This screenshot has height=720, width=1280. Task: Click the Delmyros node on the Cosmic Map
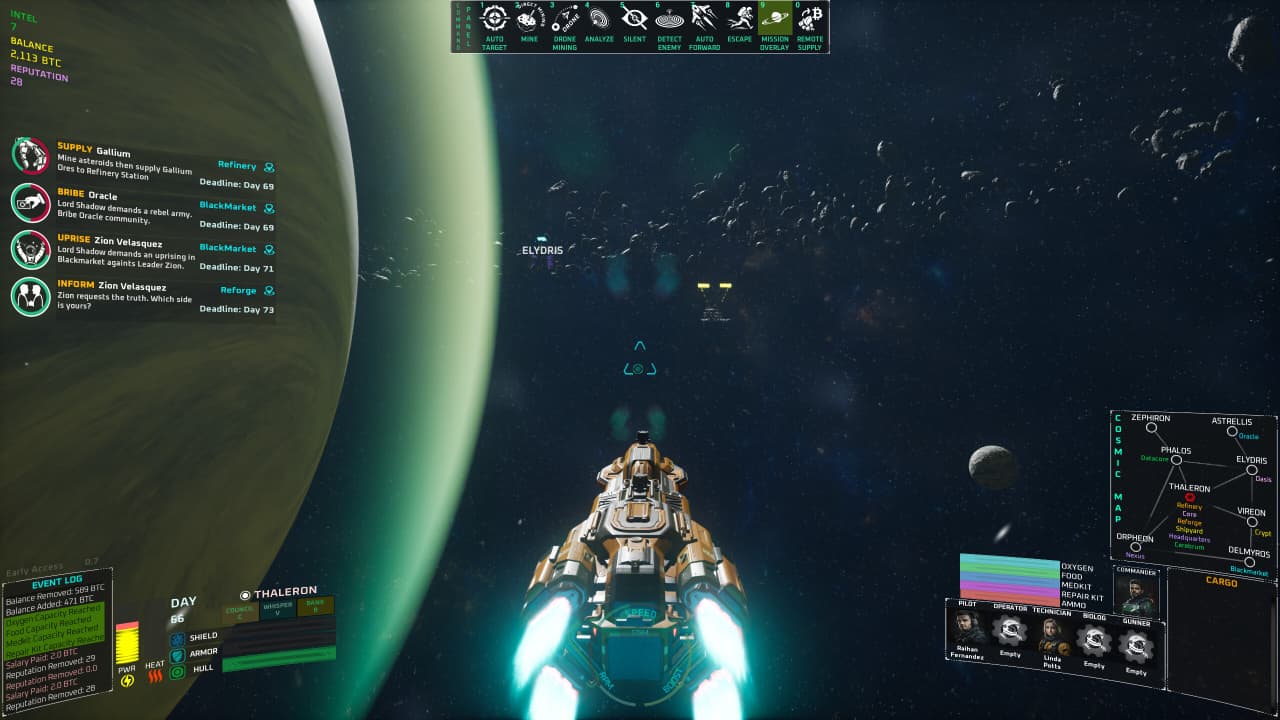(x=1249, y=562)
